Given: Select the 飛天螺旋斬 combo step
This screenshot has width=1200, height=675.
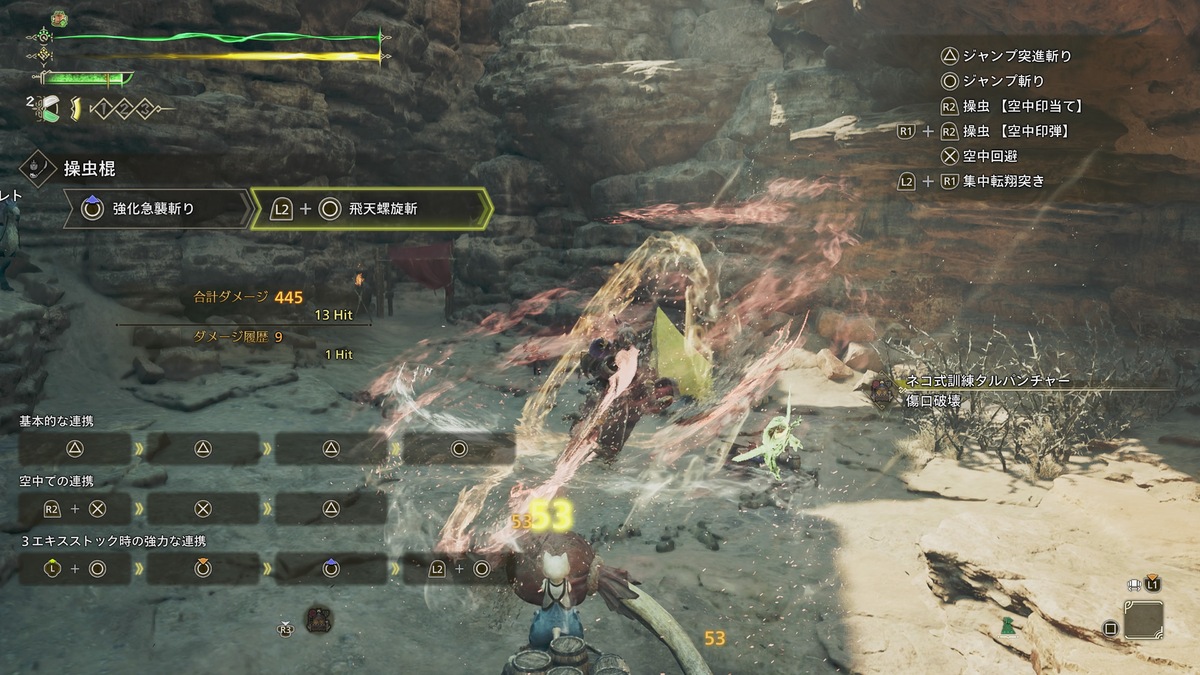Looking at the screenshot, I should [x=370, y=209].
